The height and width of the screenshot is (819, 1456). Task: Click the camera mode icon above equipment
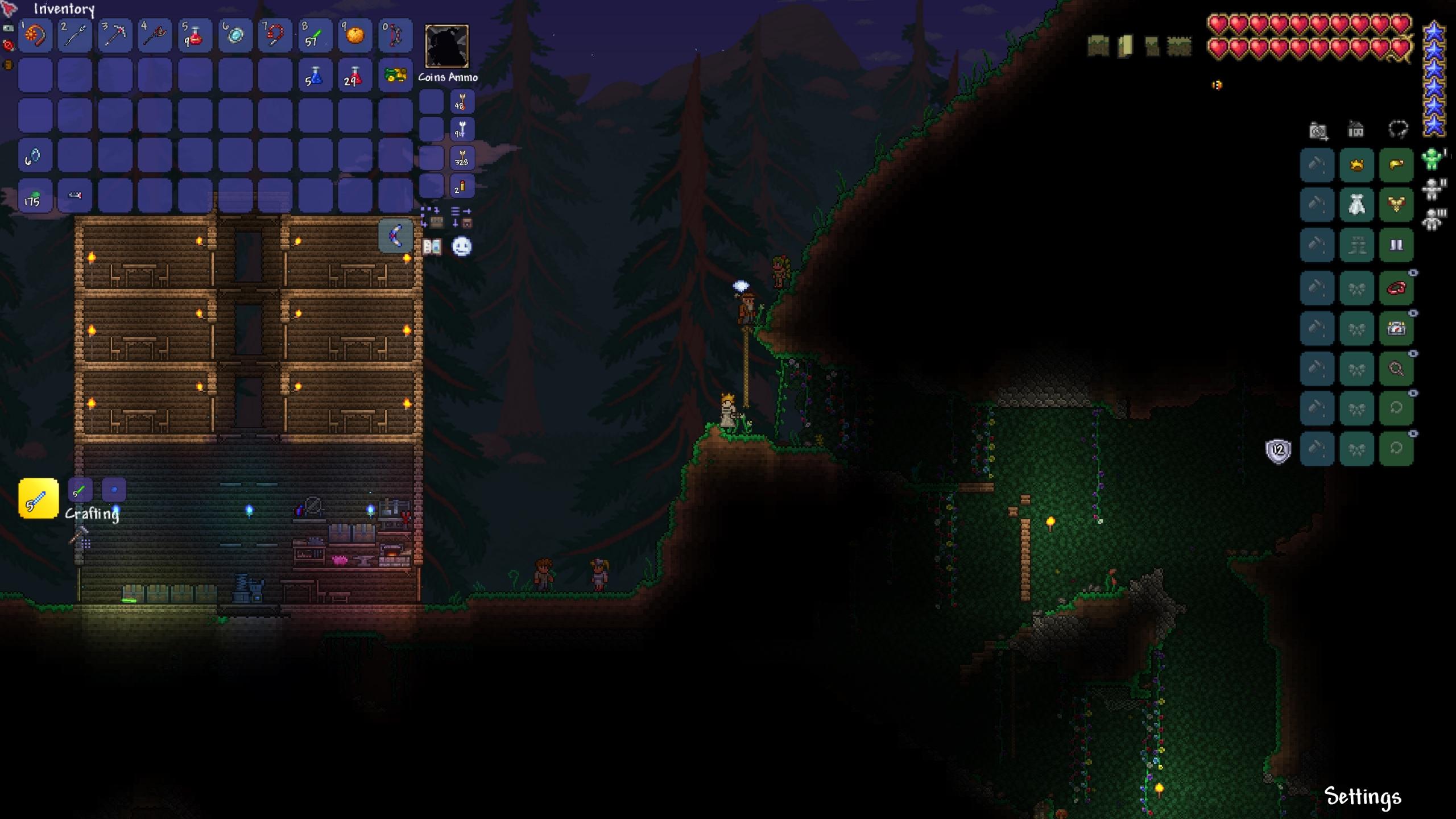click(1318, 132)
